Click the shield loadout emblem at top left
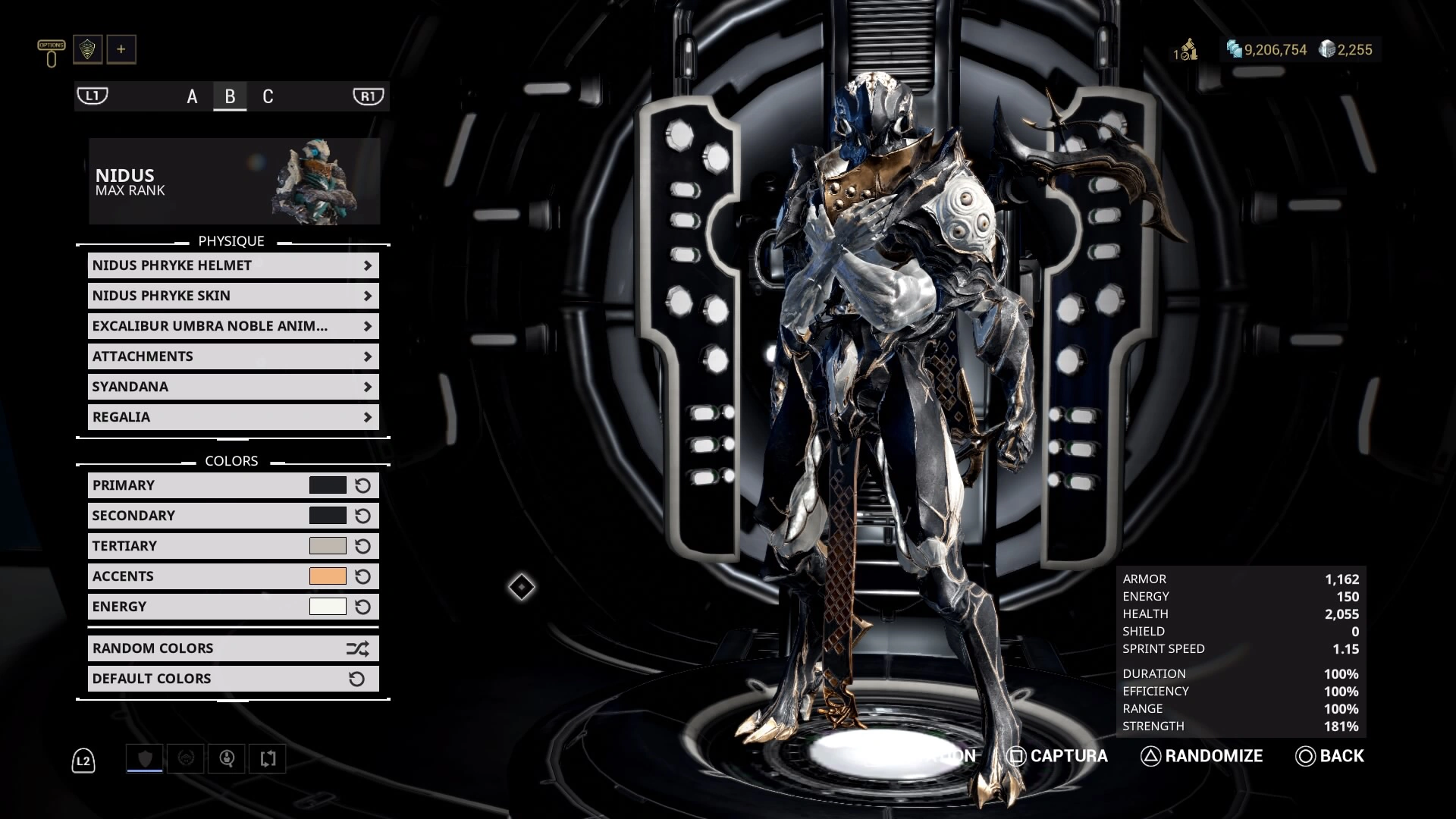Image resolution: width=1456 pixels, height=819 pixels. click(88, 49)
